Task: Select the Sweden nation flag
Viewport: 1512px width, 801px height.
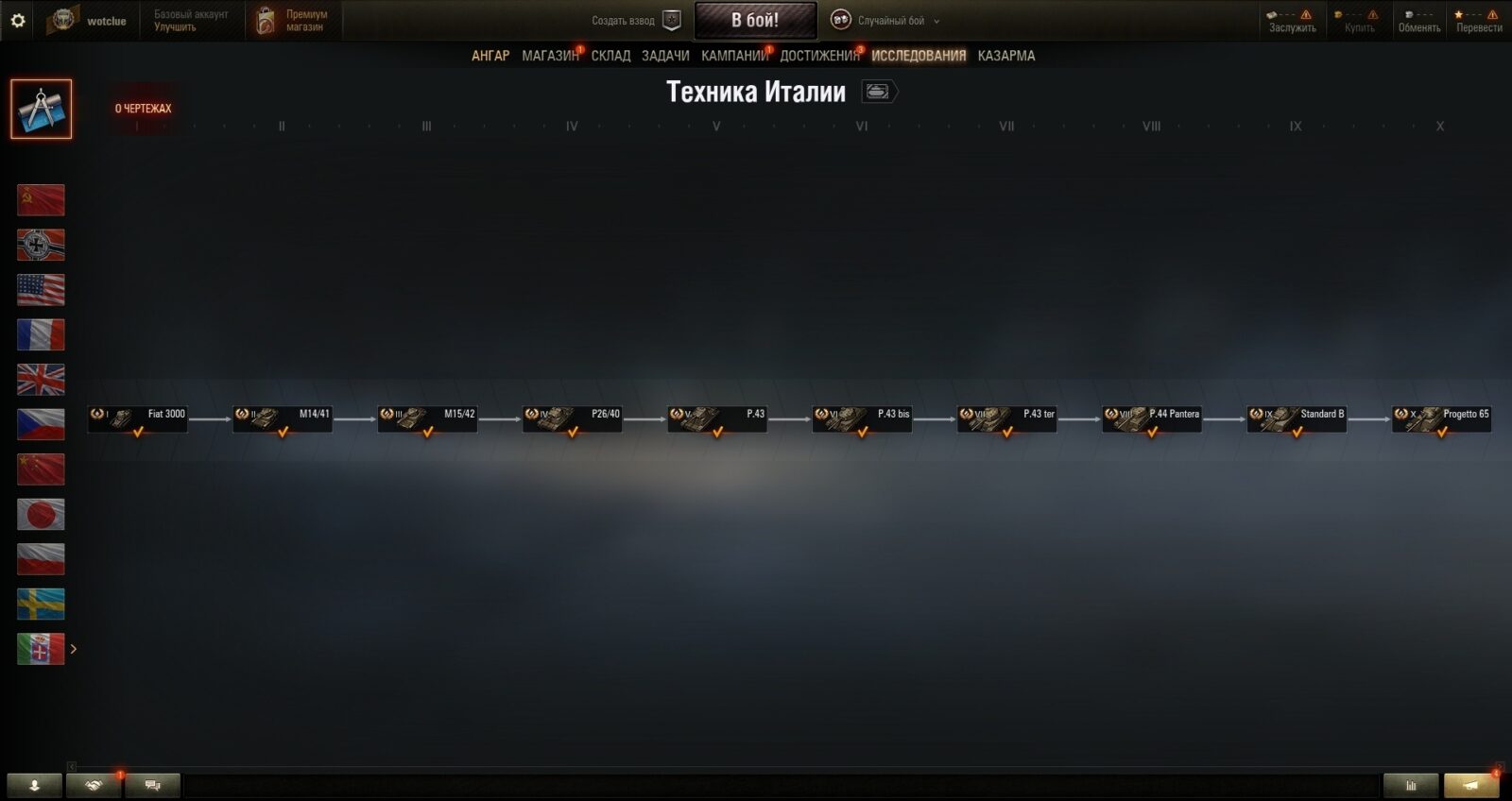Action: 41,605
